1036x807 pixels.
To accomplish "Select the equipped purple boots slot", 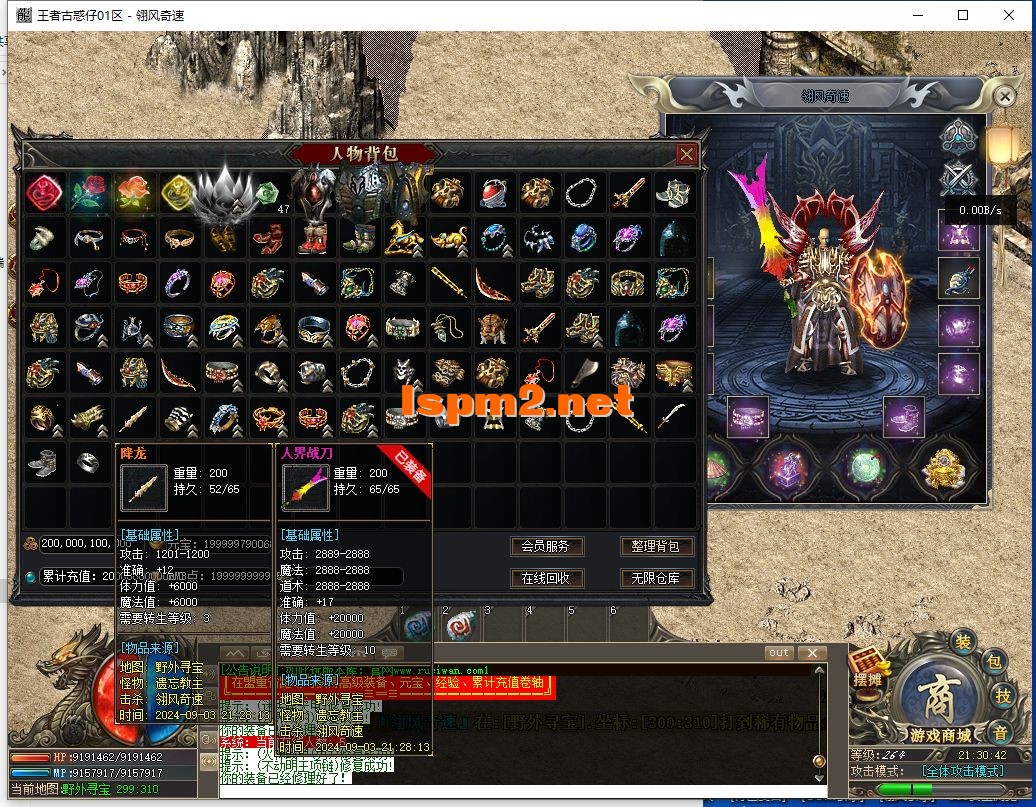I will pos(904,416).
